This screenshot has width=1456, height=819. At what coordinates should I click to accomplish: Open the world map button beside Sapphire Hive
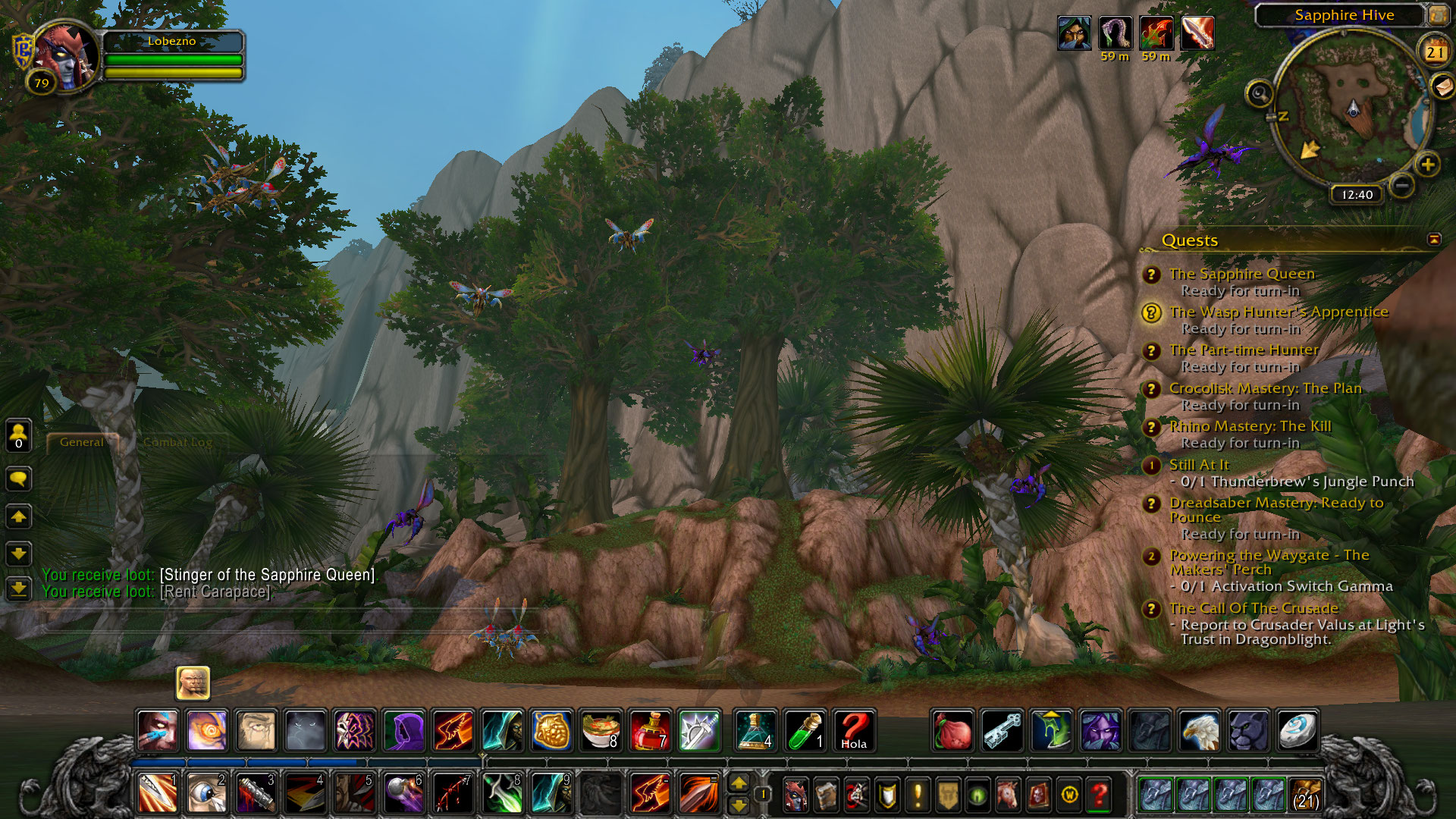pos(1438,15)
